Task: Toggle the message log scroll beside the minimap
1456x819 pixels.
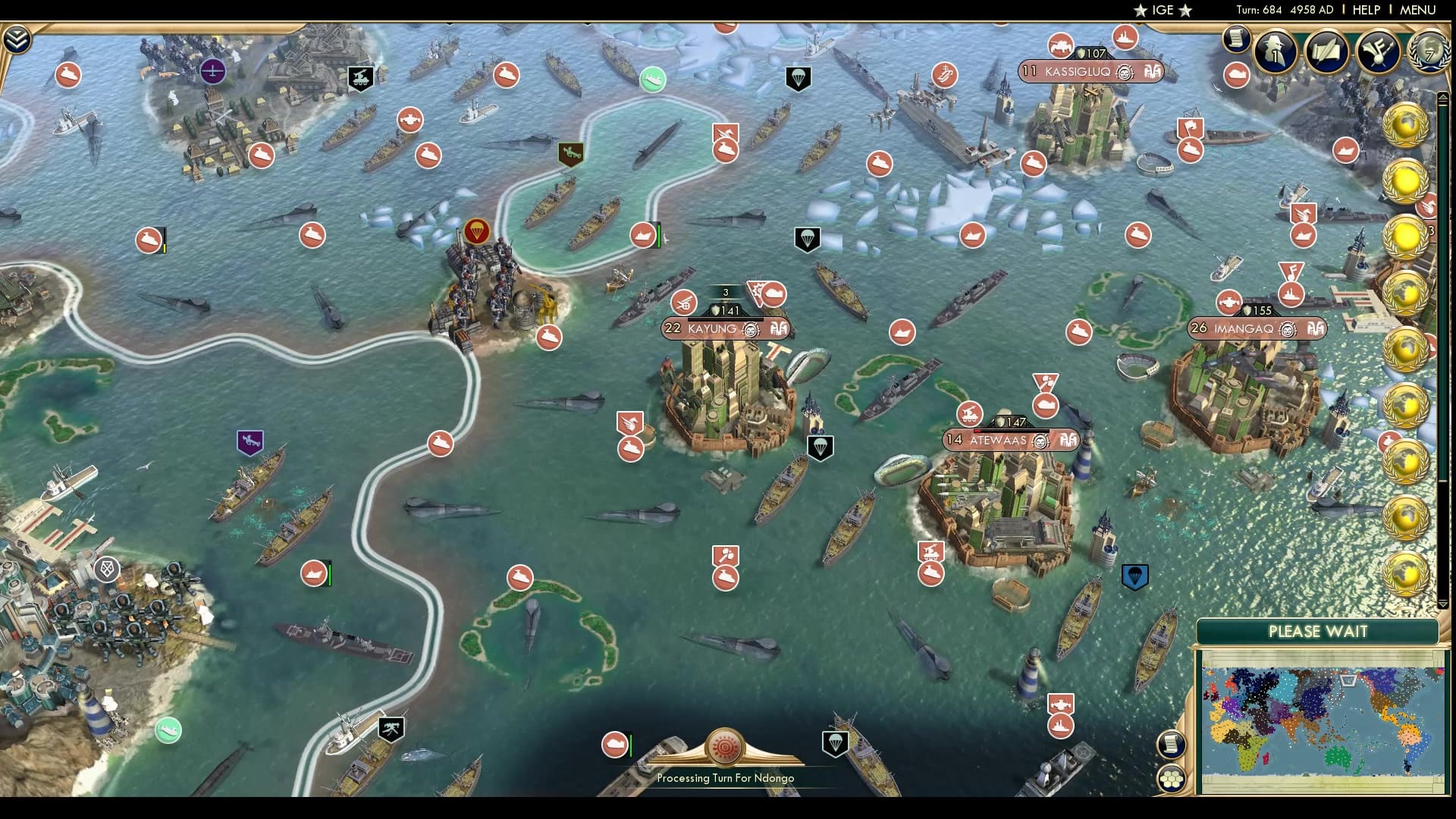Action: 1170,744
